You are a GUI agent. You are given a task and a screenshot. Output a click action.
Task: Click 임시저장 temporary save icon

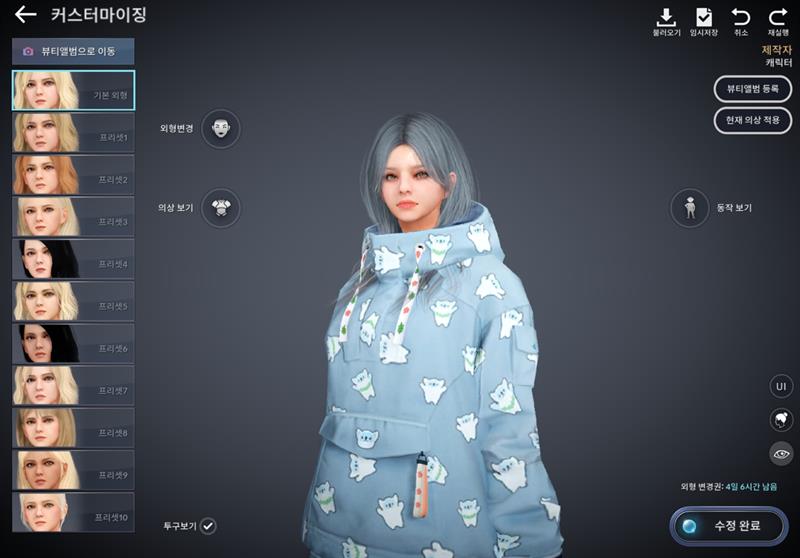[704, 20]
